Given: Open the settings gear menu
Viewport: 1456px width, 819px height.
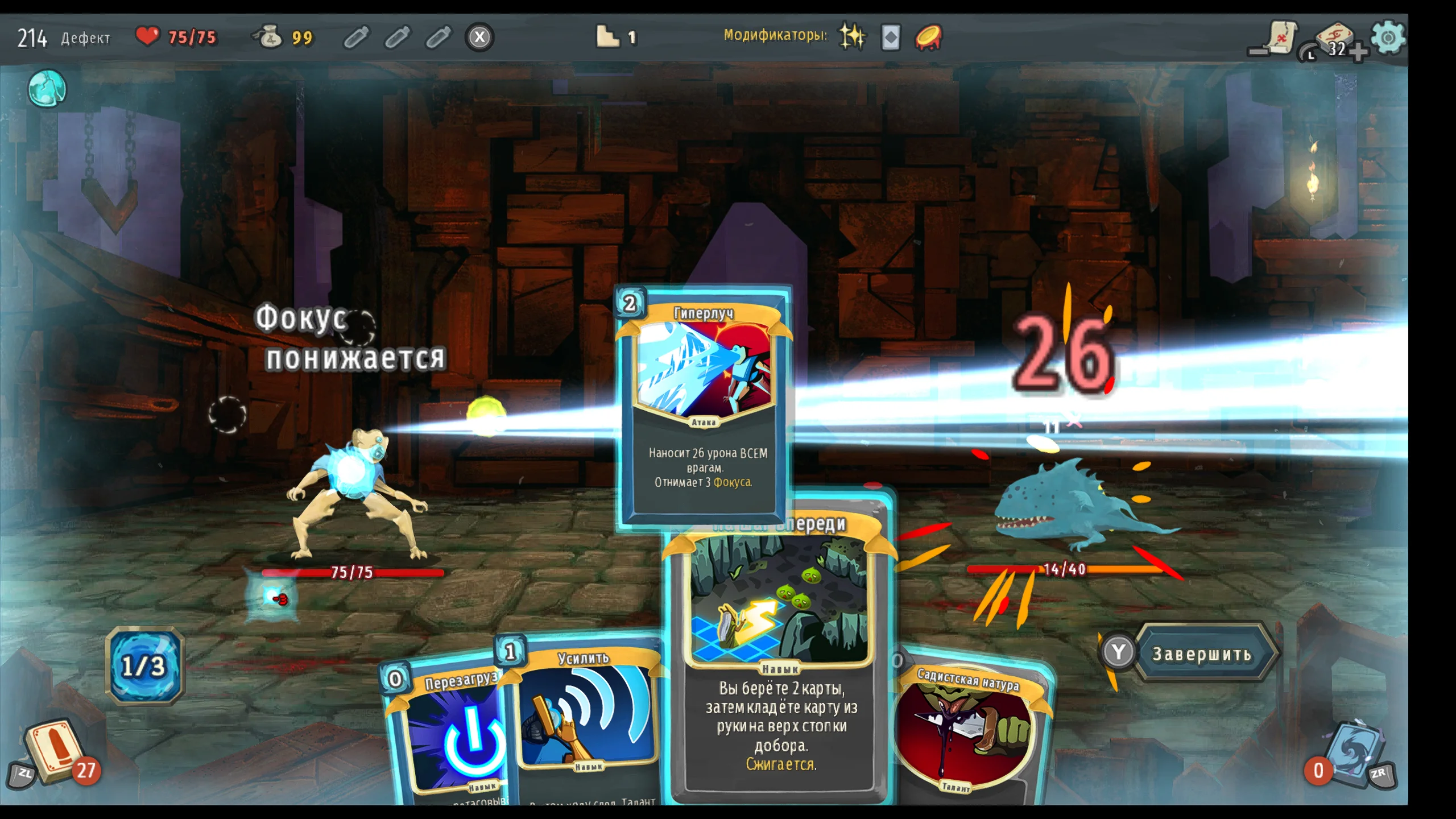Looking at the screenshot, I should point(1388,38).
